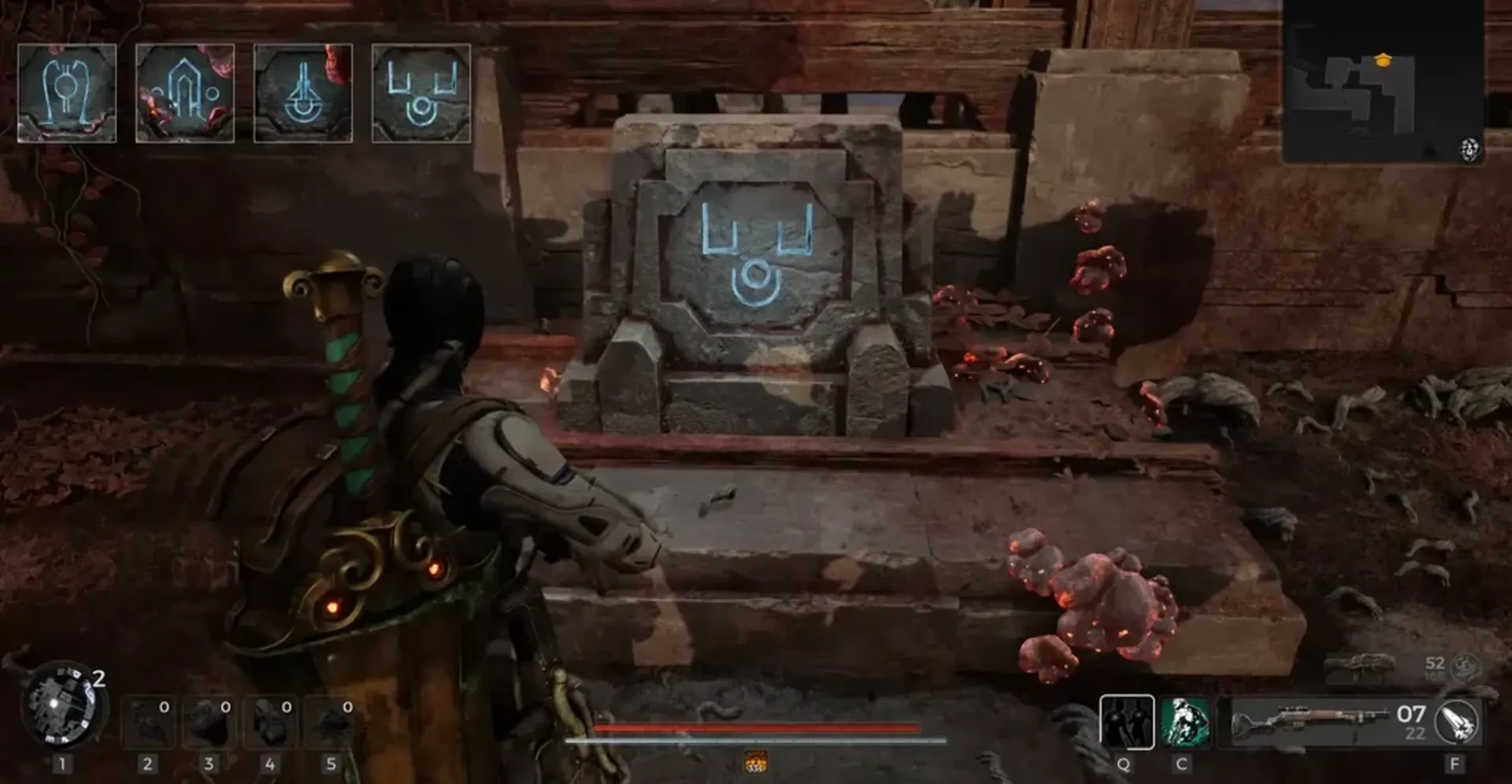1512x784 pixels.
Task: Select the arch-shaped glyph symbol tile
Action: coord(185,92)
